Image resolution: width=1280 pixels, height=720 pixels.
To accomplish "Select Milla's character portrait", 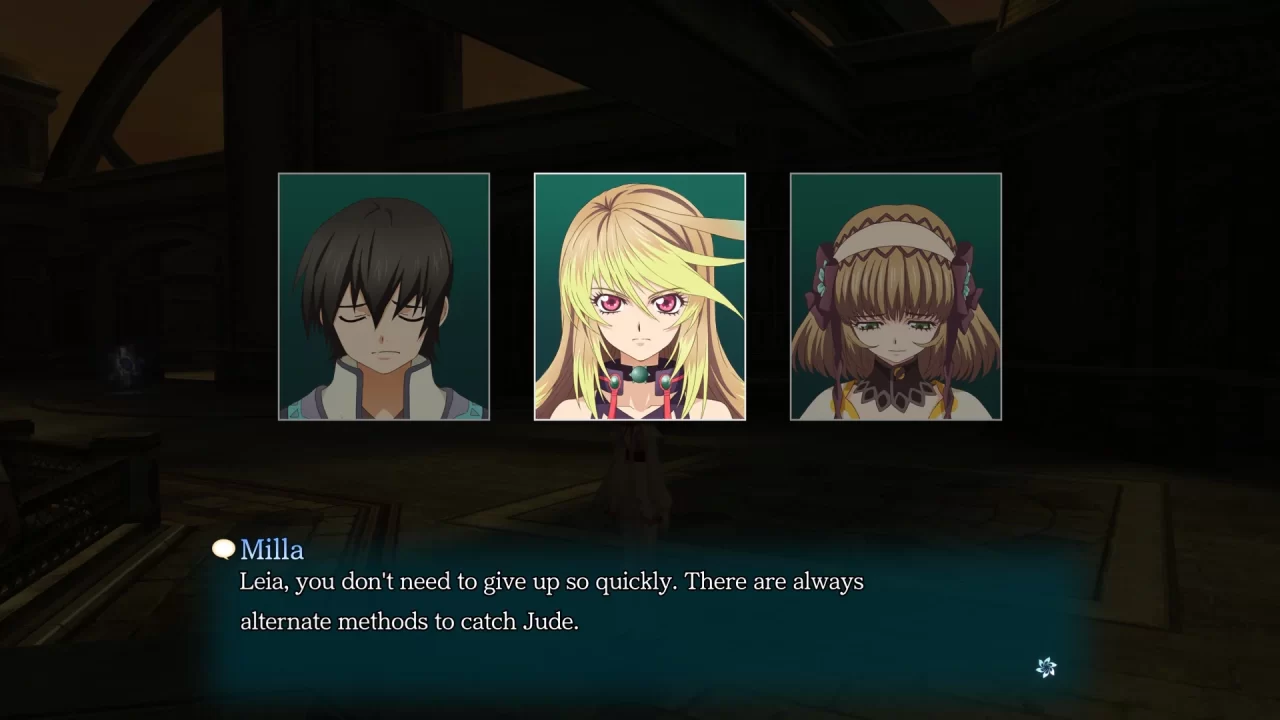I will (x=639, y=295).
